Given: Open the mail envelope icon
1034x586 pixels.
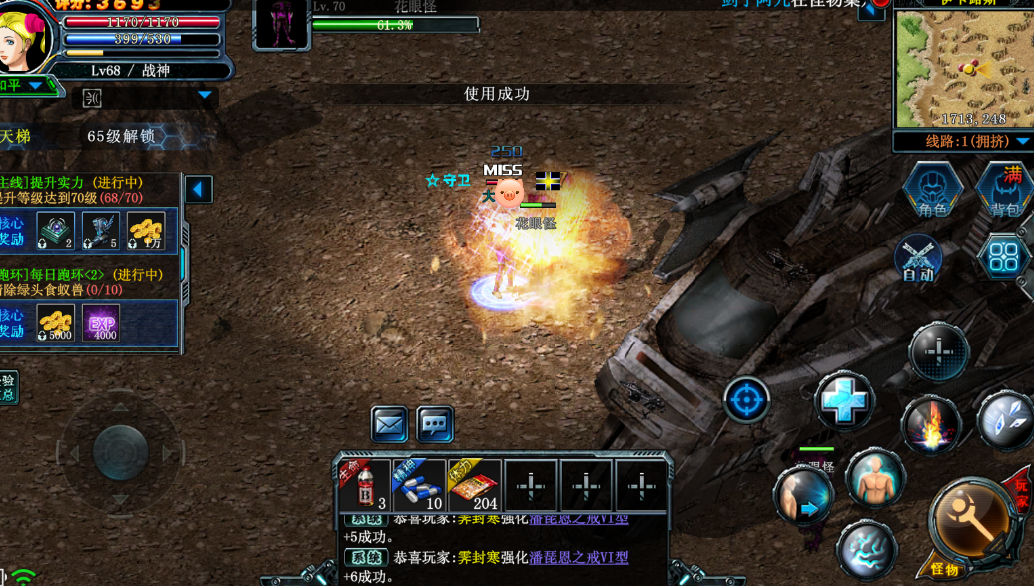Looking at the screenshot, I should [x=389, y=424].
